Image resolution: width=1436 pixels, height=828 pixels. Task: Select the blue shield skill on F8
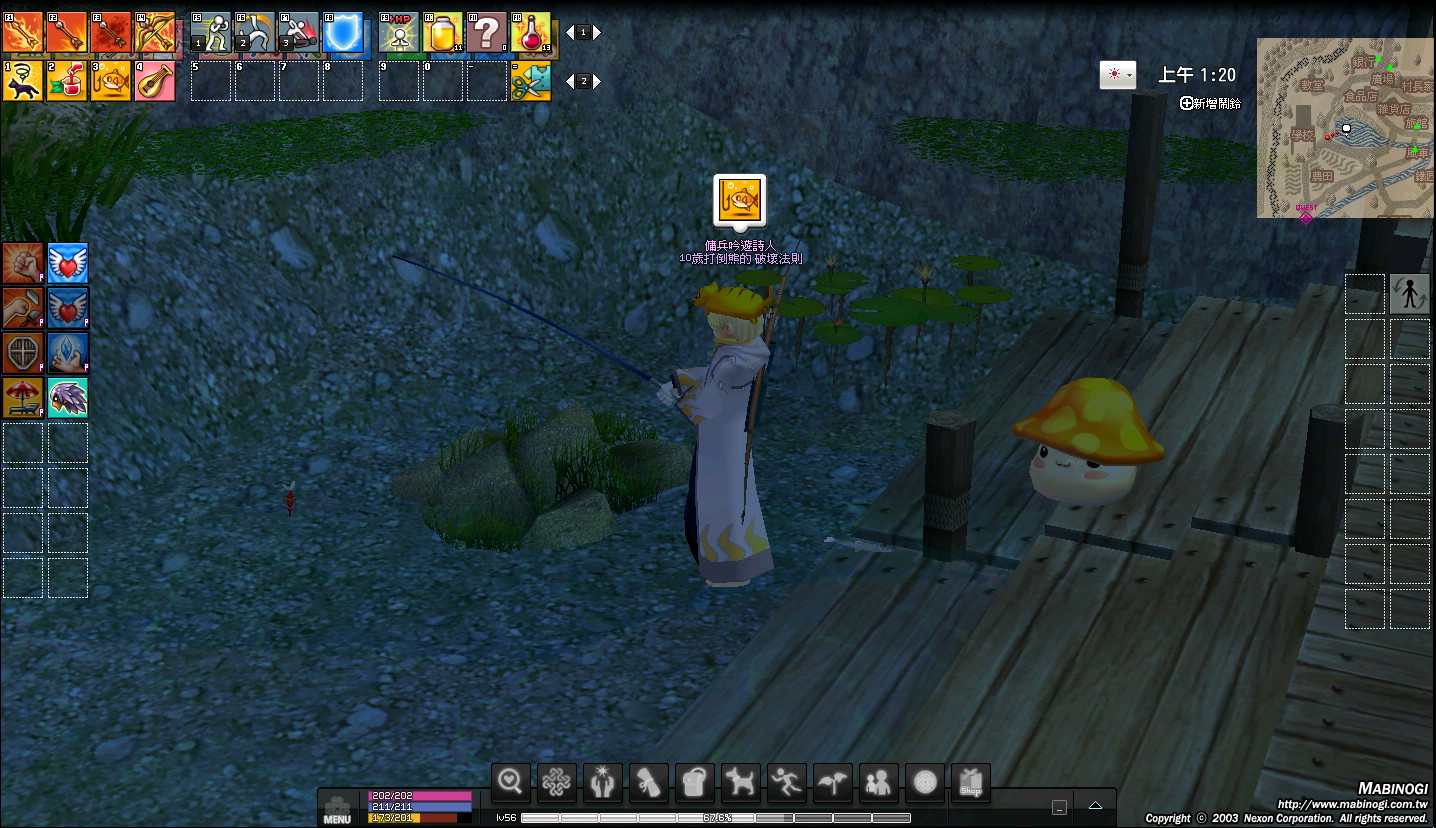(x=343, y=32)
